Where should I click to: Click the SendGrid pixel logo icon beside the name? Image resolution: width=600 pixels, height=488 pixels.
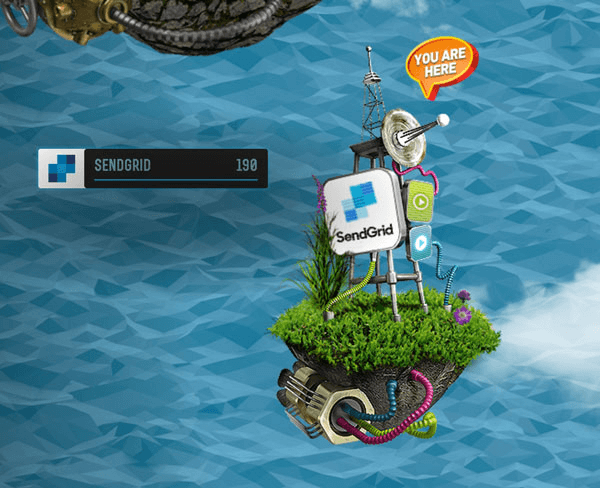click(61, 168)
